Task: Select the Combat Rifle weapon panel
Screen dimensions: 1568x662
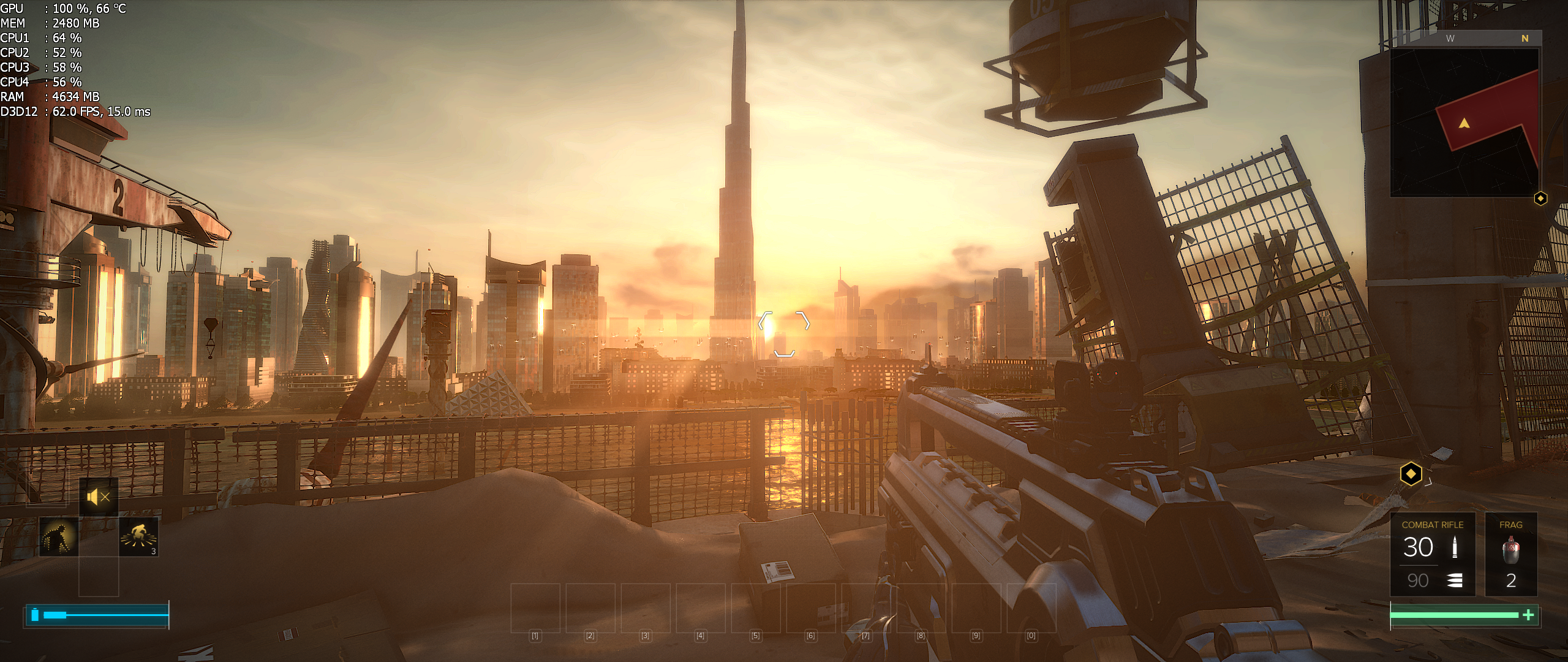Action: tap(1433, 554)
